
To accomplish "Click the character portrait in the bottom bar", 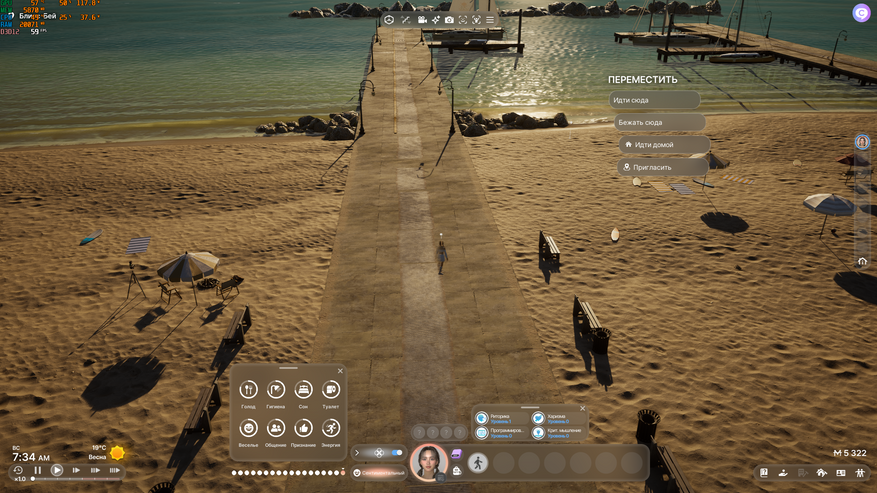I will (429, 461).
